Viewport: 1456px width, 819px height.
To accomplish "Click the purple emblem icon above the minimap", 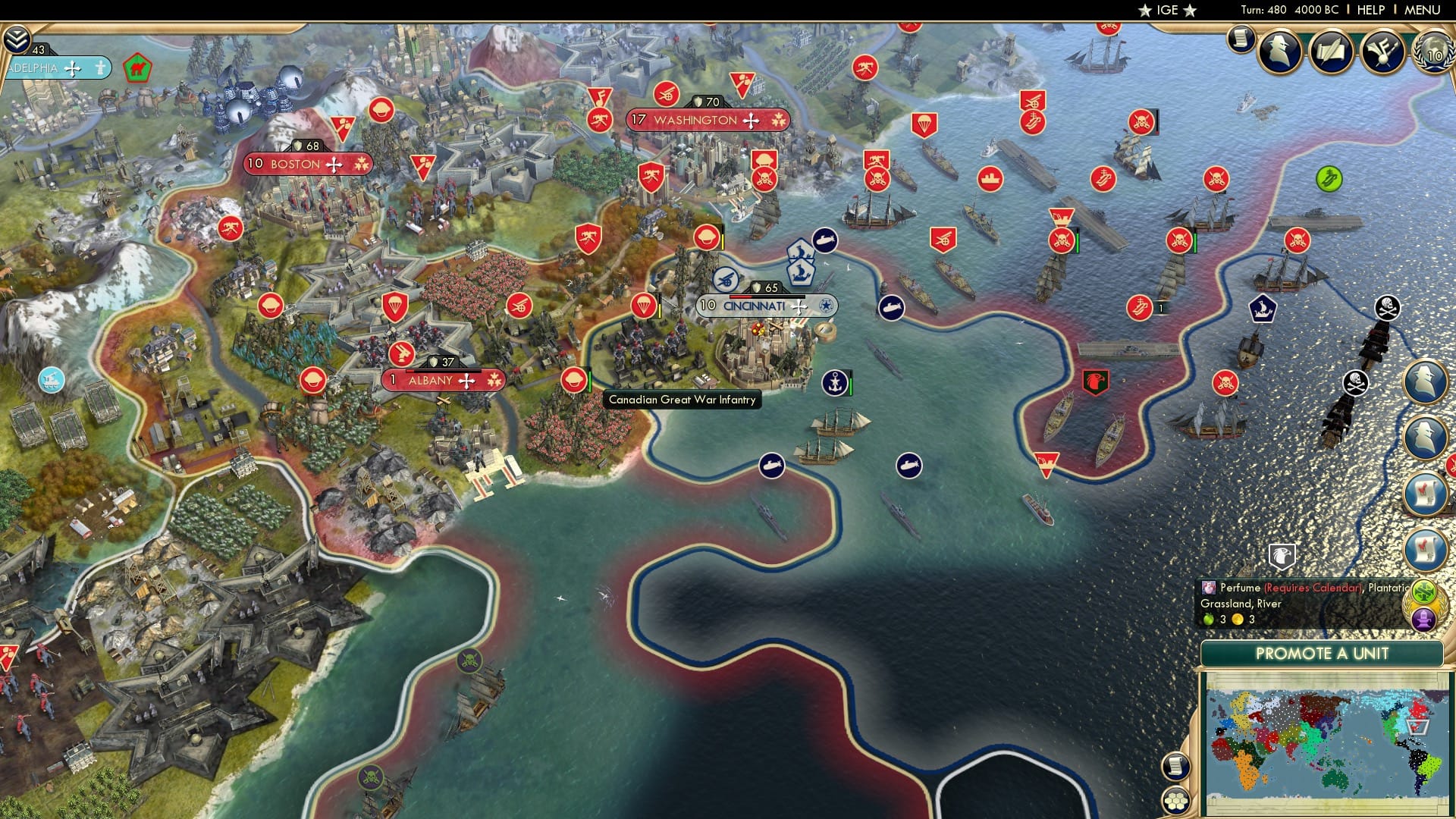I will tap(1423, 618).
